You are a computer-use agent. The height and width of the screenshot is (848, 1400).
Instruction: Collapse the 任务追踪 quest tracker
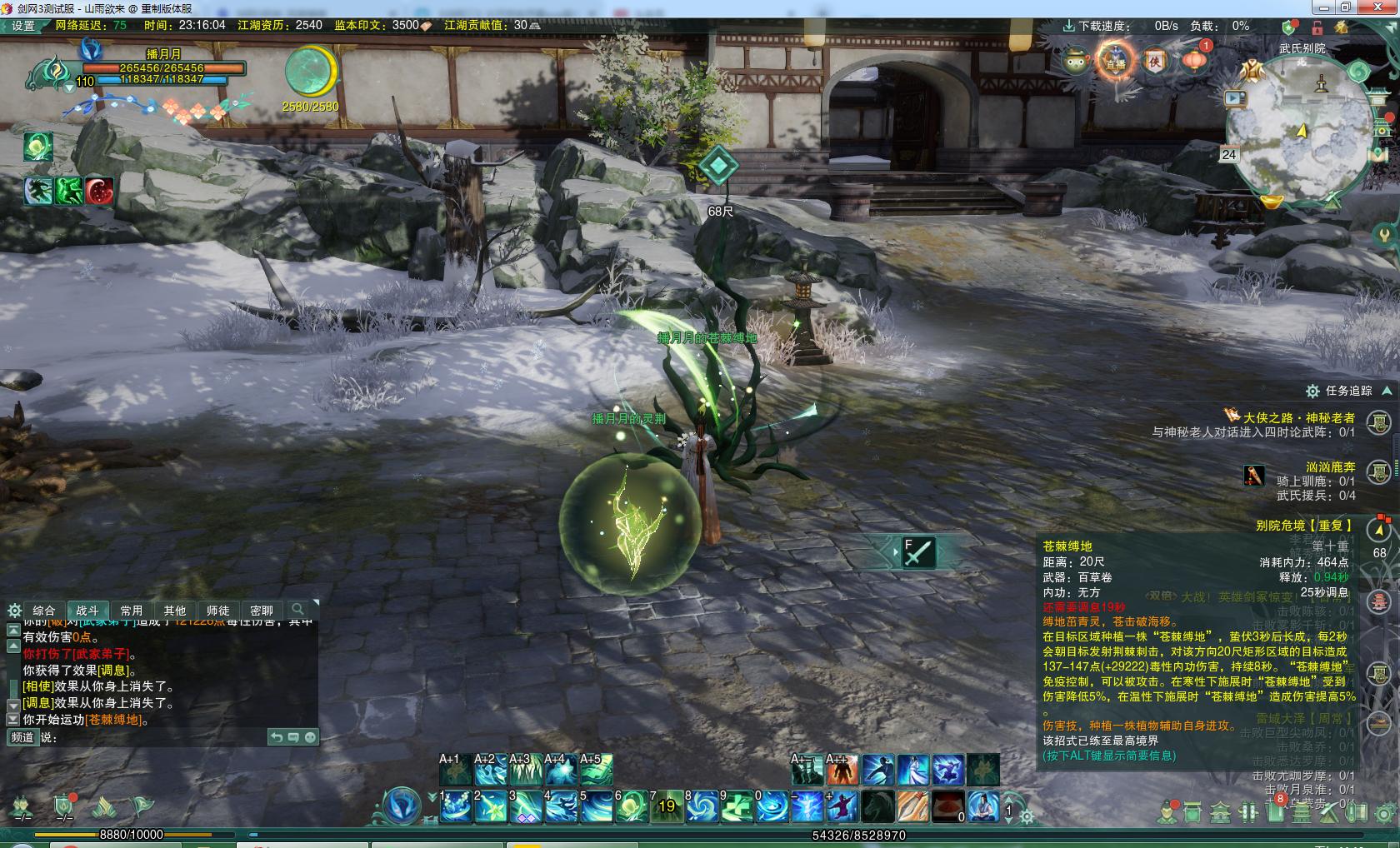point(1387,391)
